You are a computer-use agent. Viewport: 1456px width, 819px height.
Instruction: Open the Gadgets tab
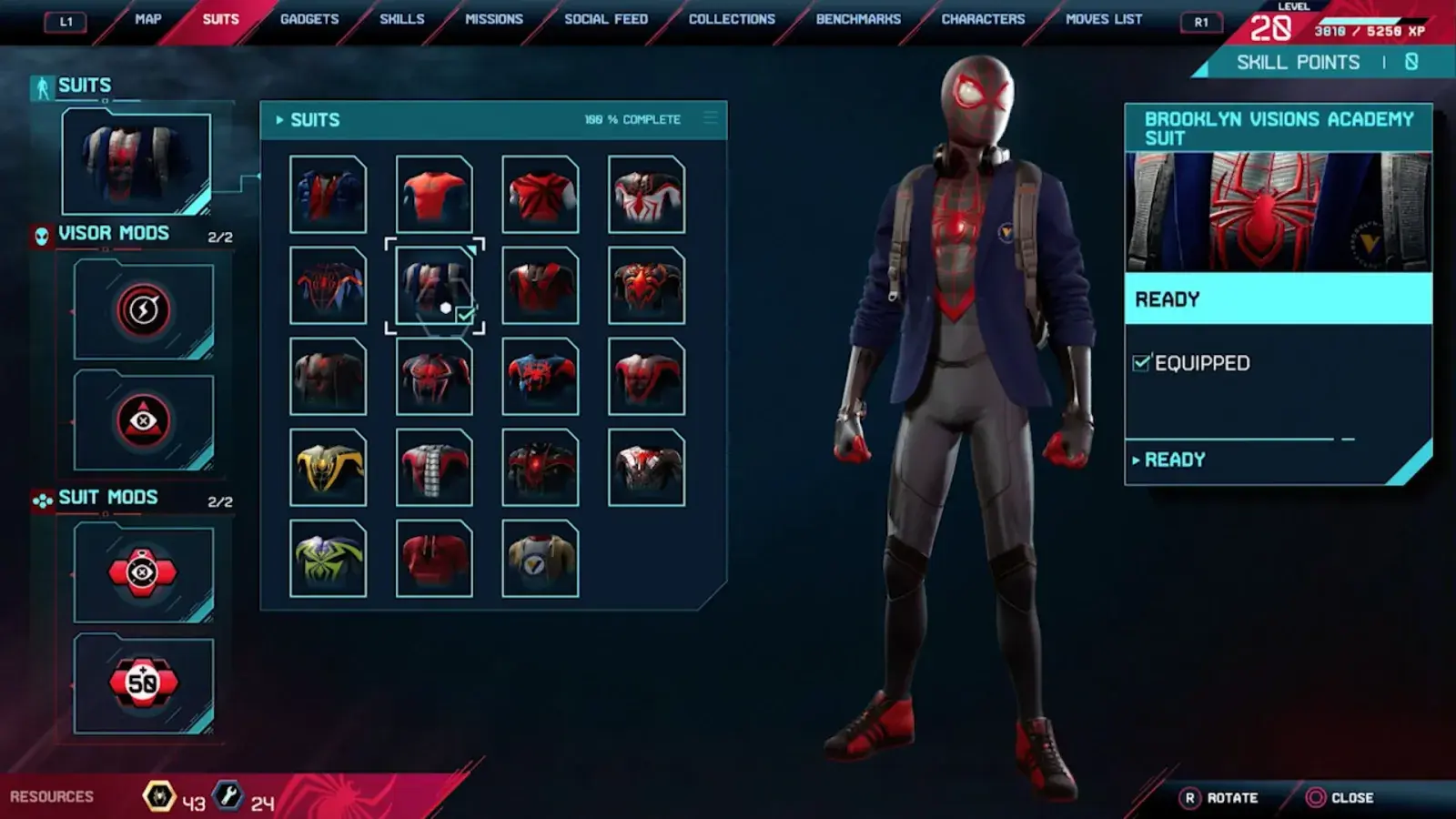pyautogui.click(x=309, y=19)
